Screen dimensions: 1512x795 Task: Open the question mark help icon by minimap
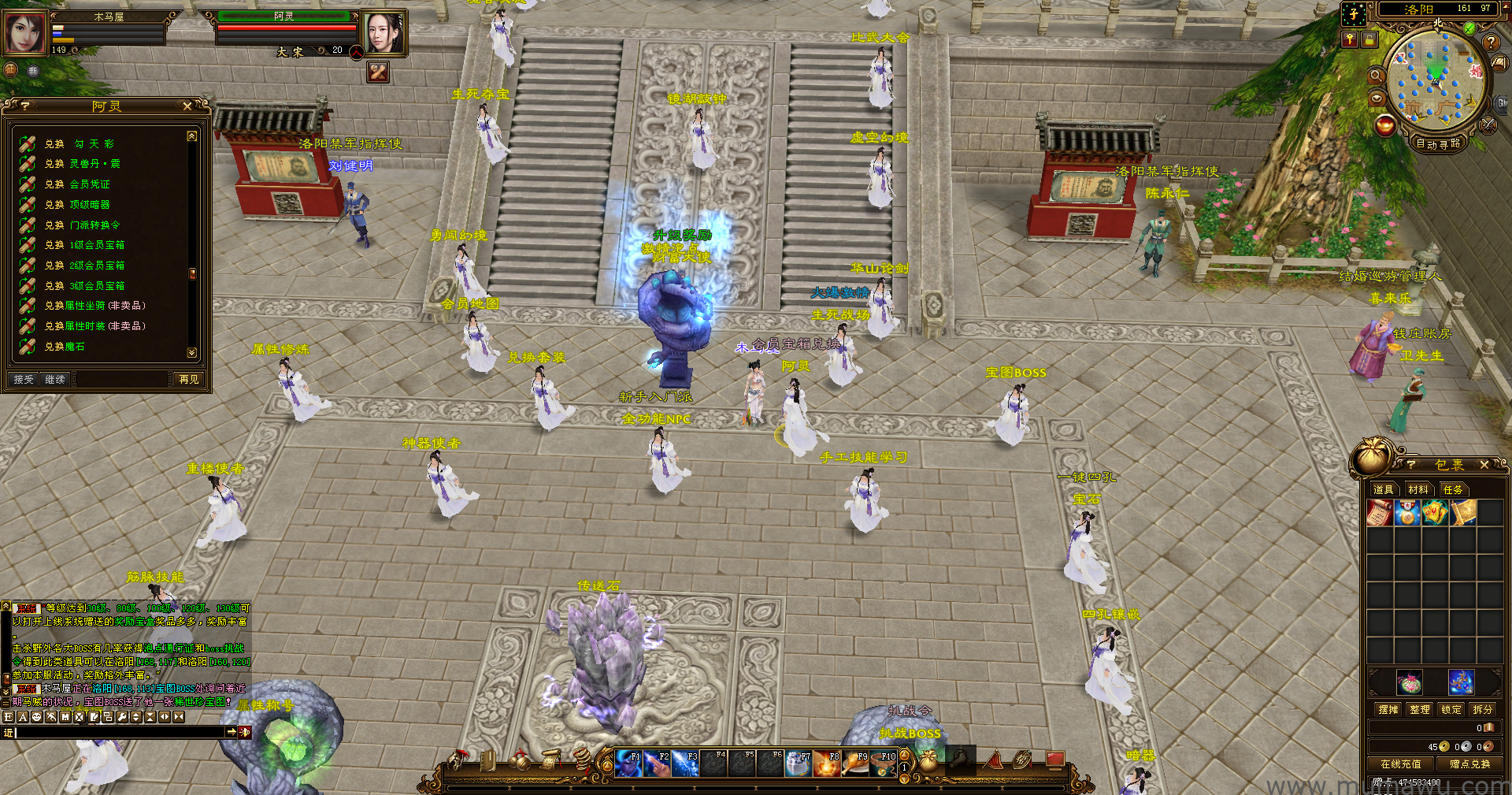pos(1490,43)
